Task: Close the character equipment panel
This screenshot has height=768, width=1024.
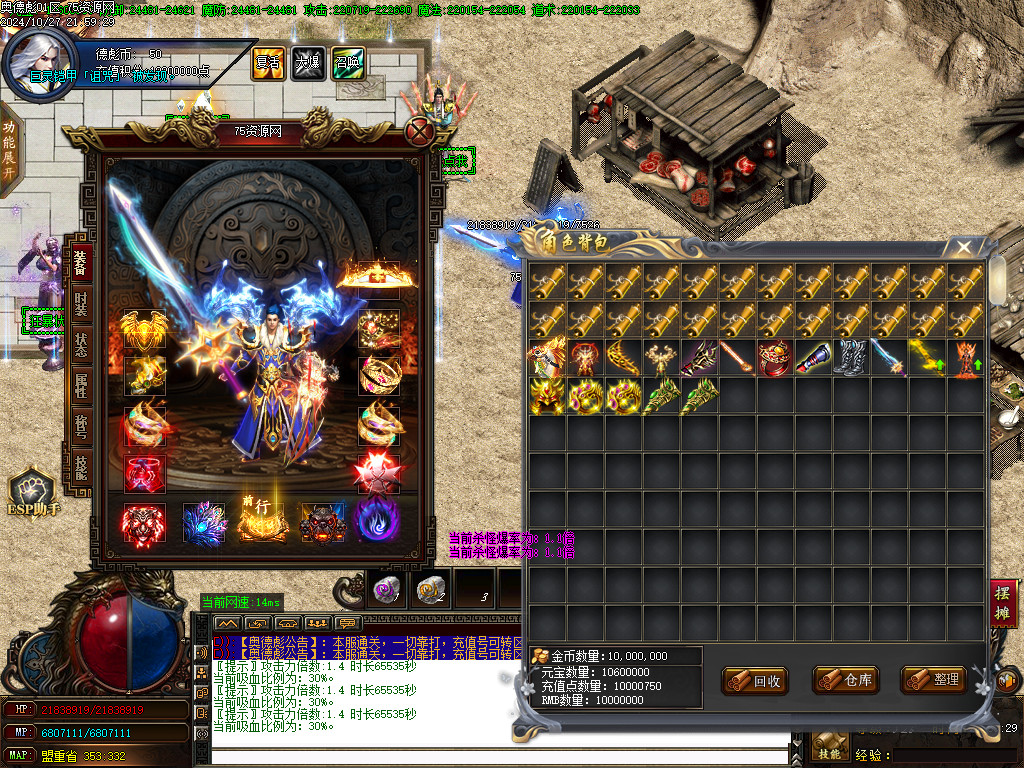Action: point(421,130)
